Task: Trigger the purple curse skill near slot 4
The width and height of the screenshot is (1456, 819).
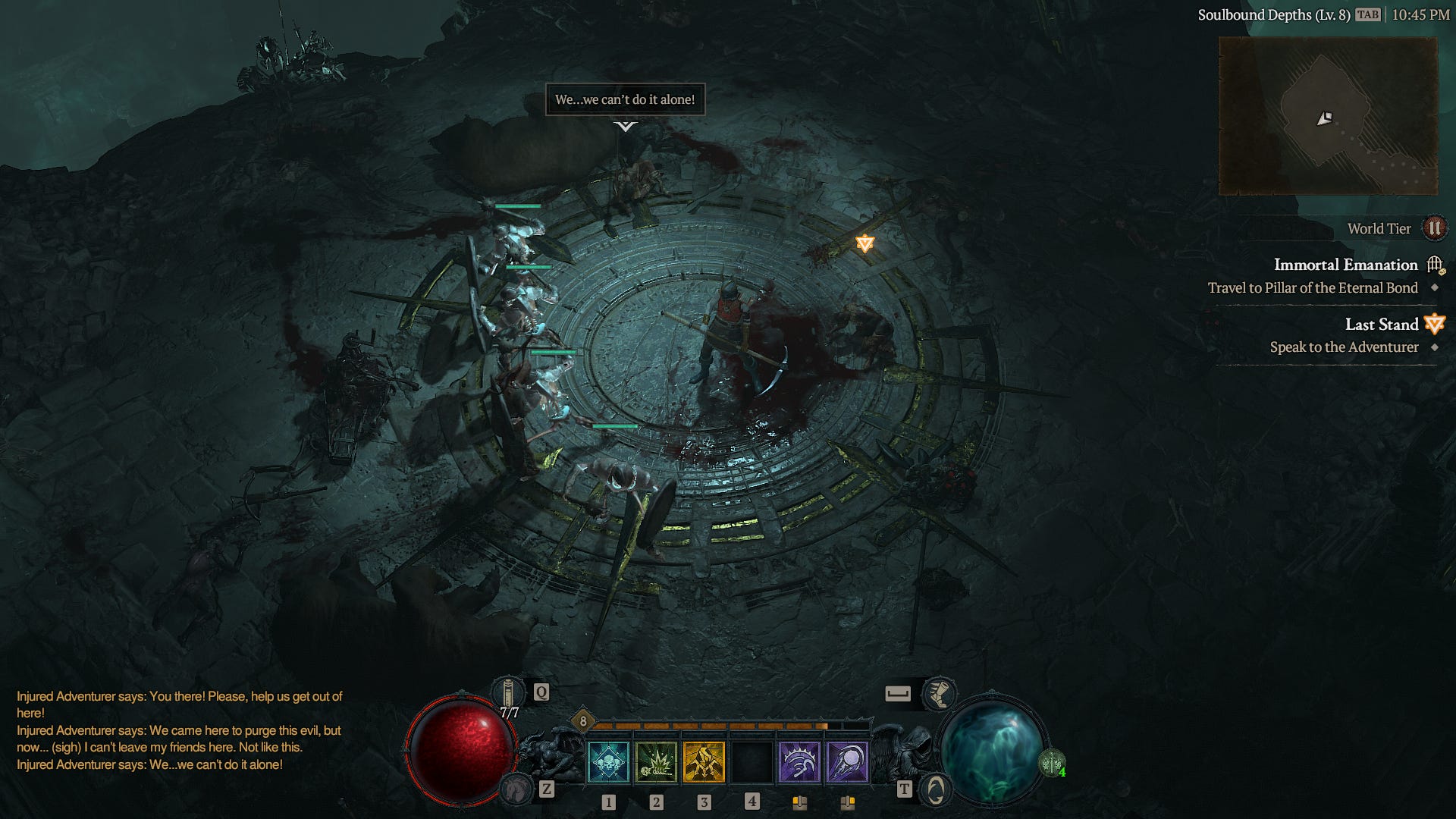Action: (801, 762)
